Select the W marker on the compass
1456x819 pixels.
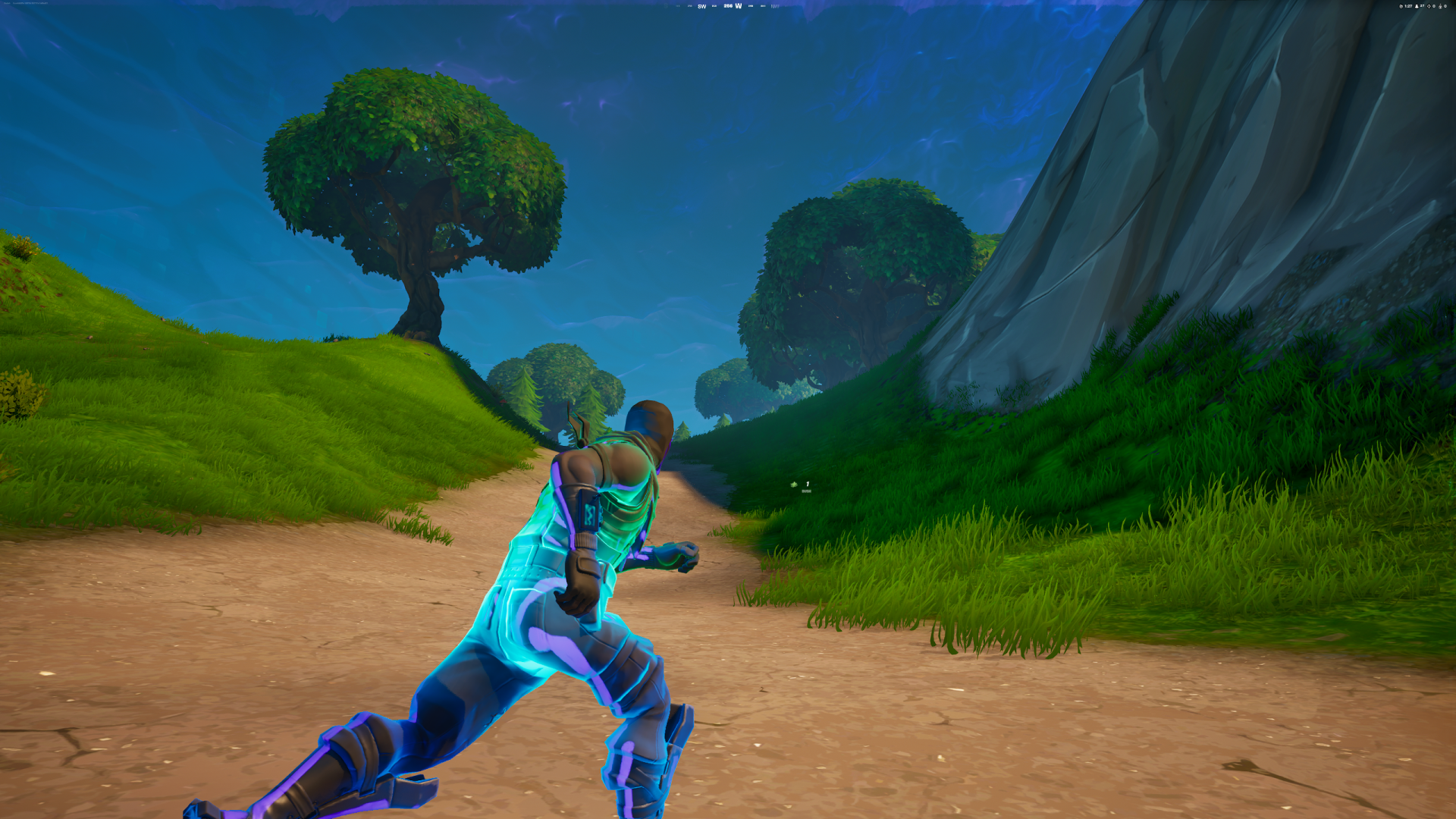[x=739, y=5]
